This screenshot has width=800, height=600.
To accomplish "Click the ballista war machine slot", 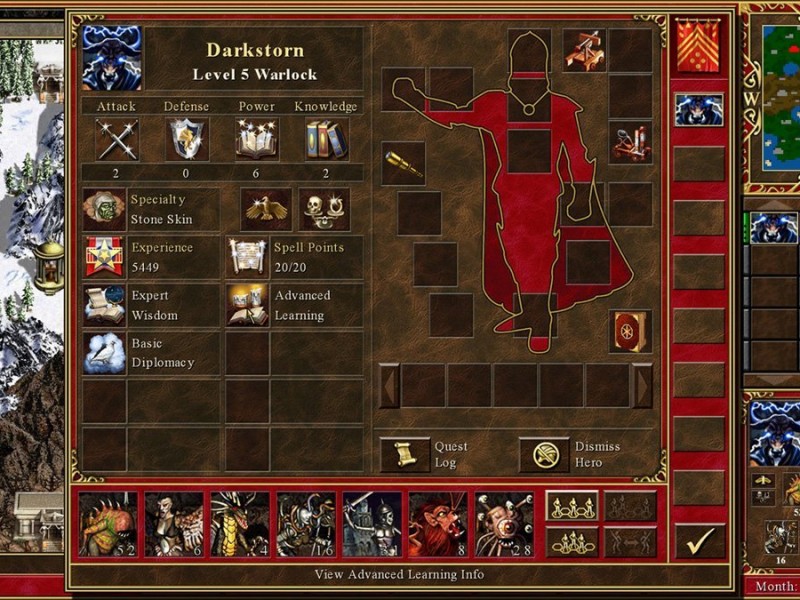I will (x=584, y=49).
